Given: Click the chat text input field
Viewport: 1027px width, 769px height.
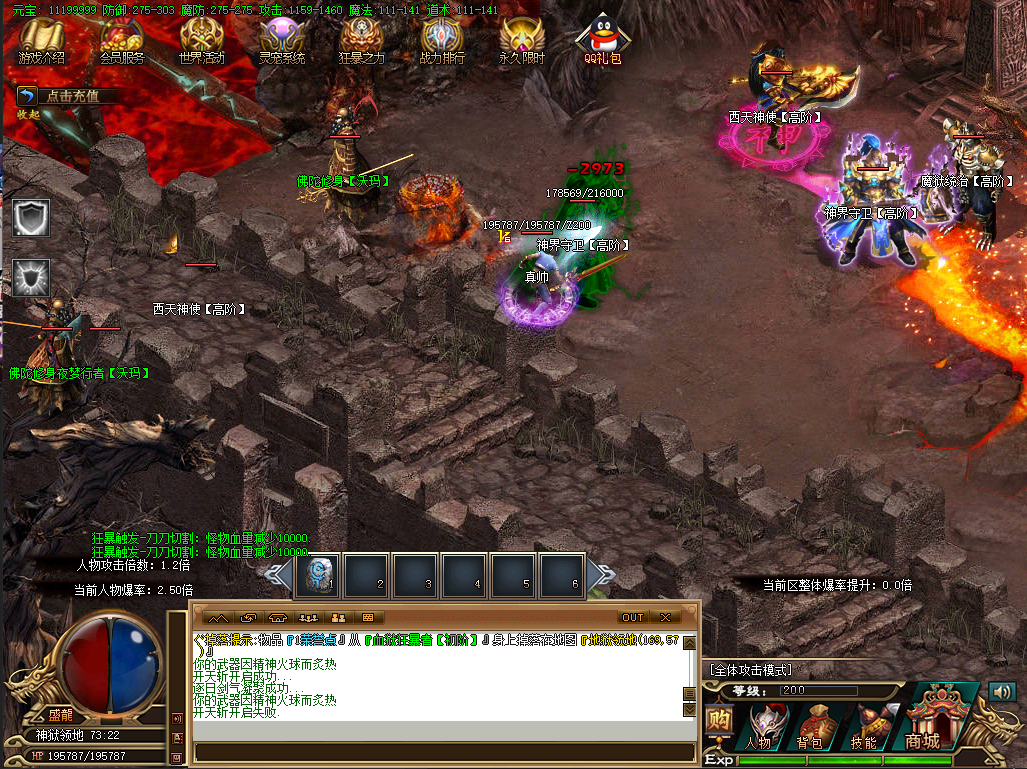Looking at the screenshot, I should pyautogui.click(x=444, y=752).
